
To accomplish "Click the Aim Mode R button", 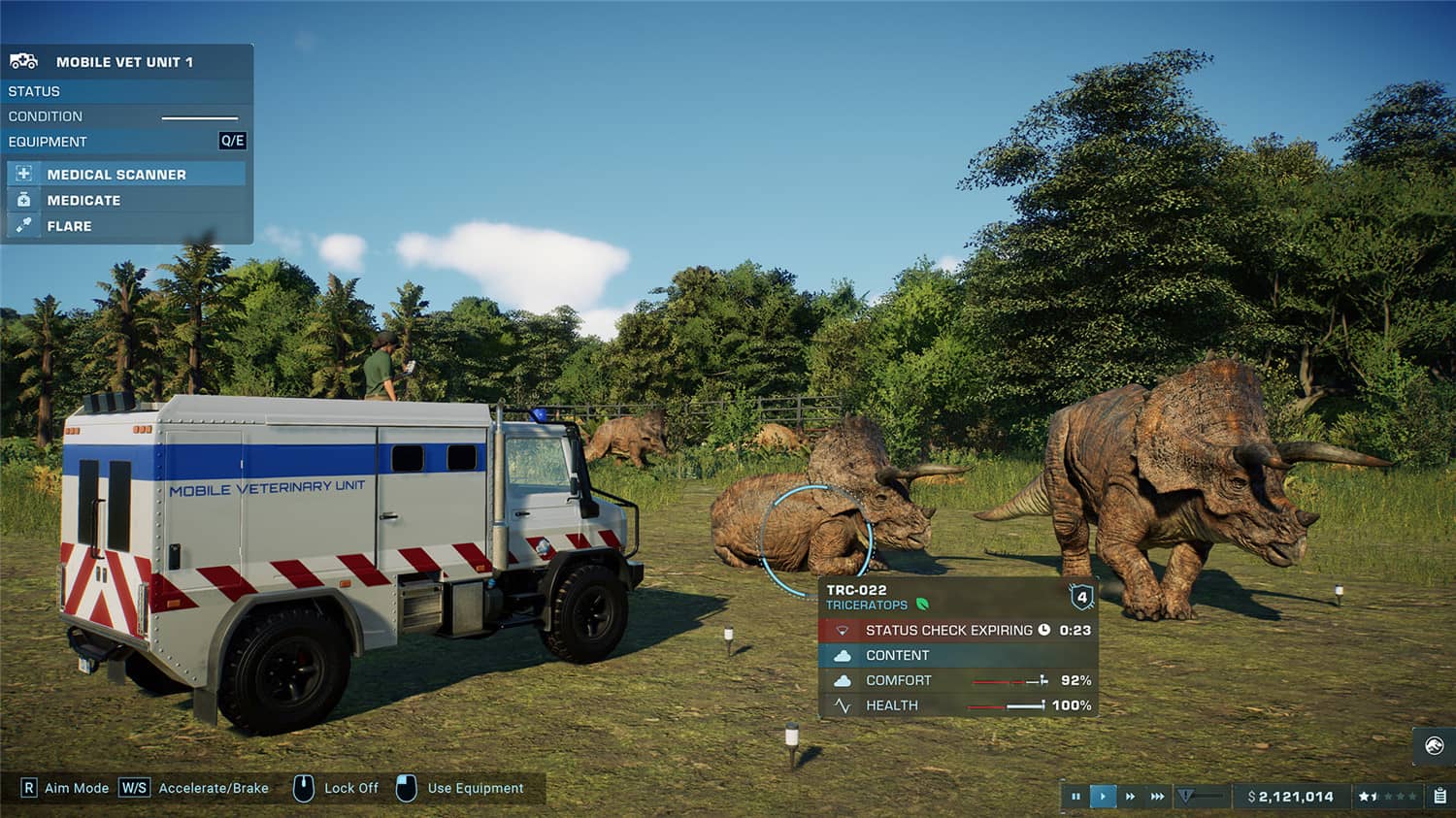I will click(30, 788).
